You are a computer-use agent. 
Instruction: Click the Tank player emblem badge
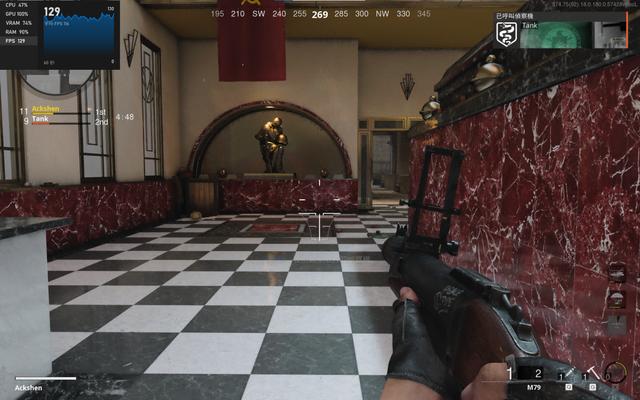click(x=507, y=35)
